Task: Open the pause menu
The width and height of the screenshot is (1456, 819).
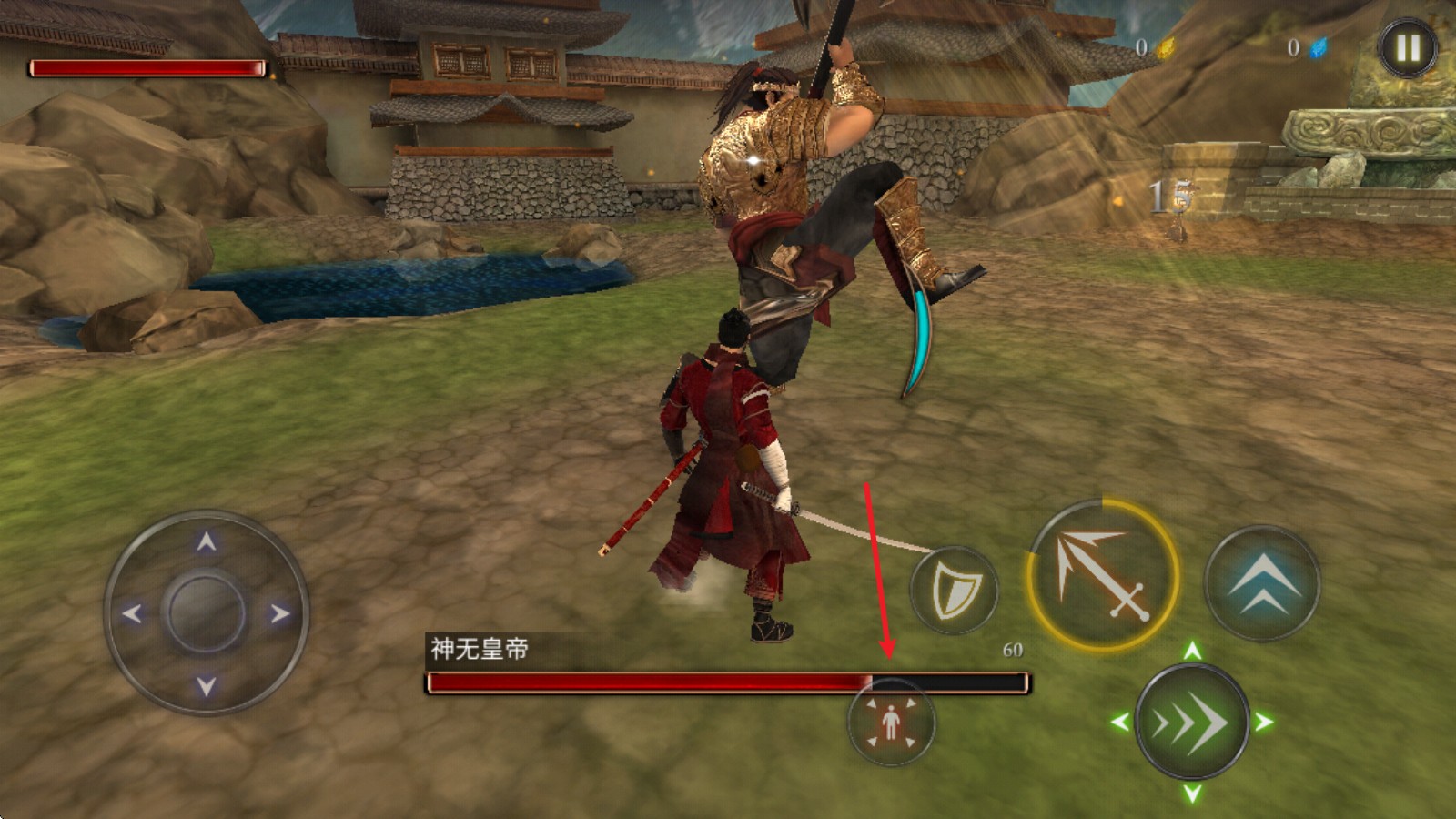Action: click(1406, 45)
